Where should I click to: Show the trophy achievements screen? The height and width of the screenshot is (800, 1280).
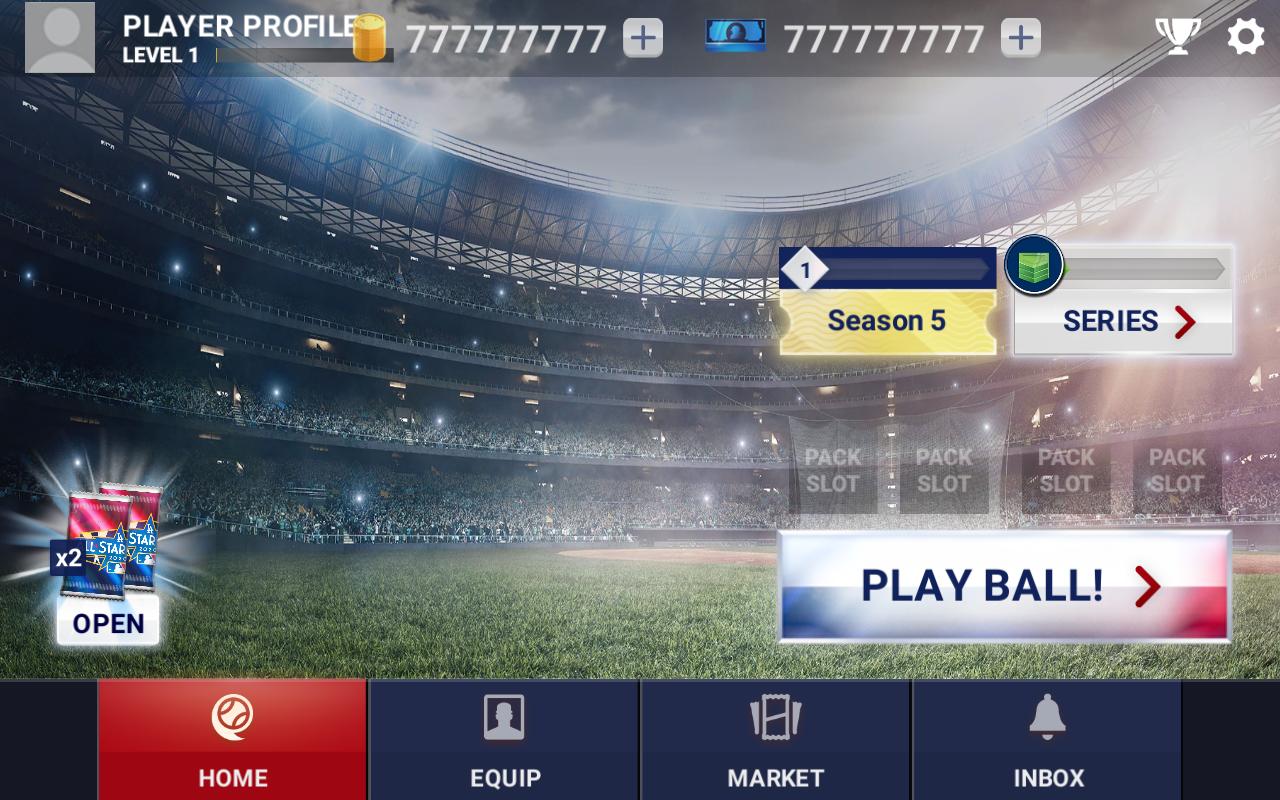1178,38
